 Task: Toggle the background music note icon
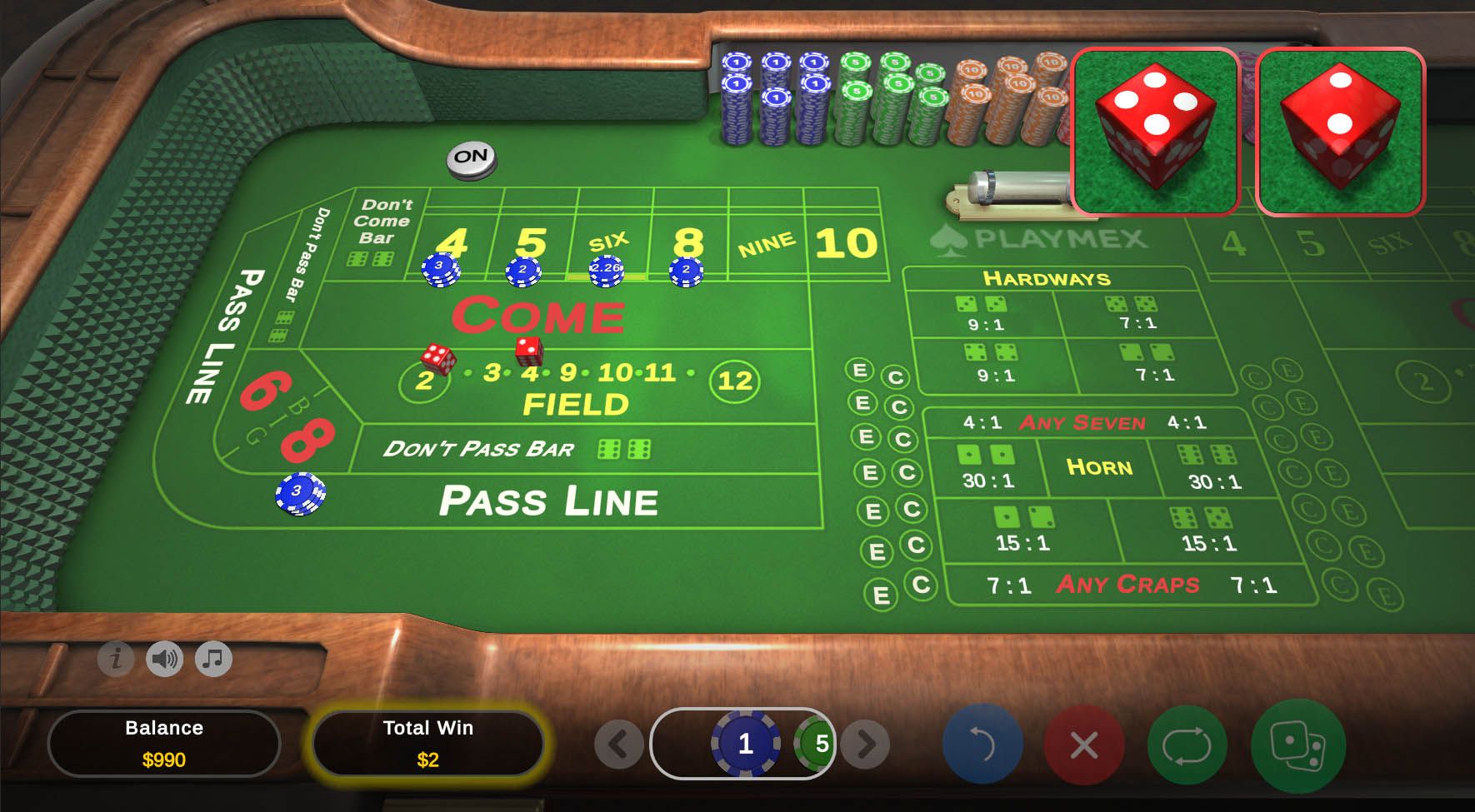coord(213,659)
